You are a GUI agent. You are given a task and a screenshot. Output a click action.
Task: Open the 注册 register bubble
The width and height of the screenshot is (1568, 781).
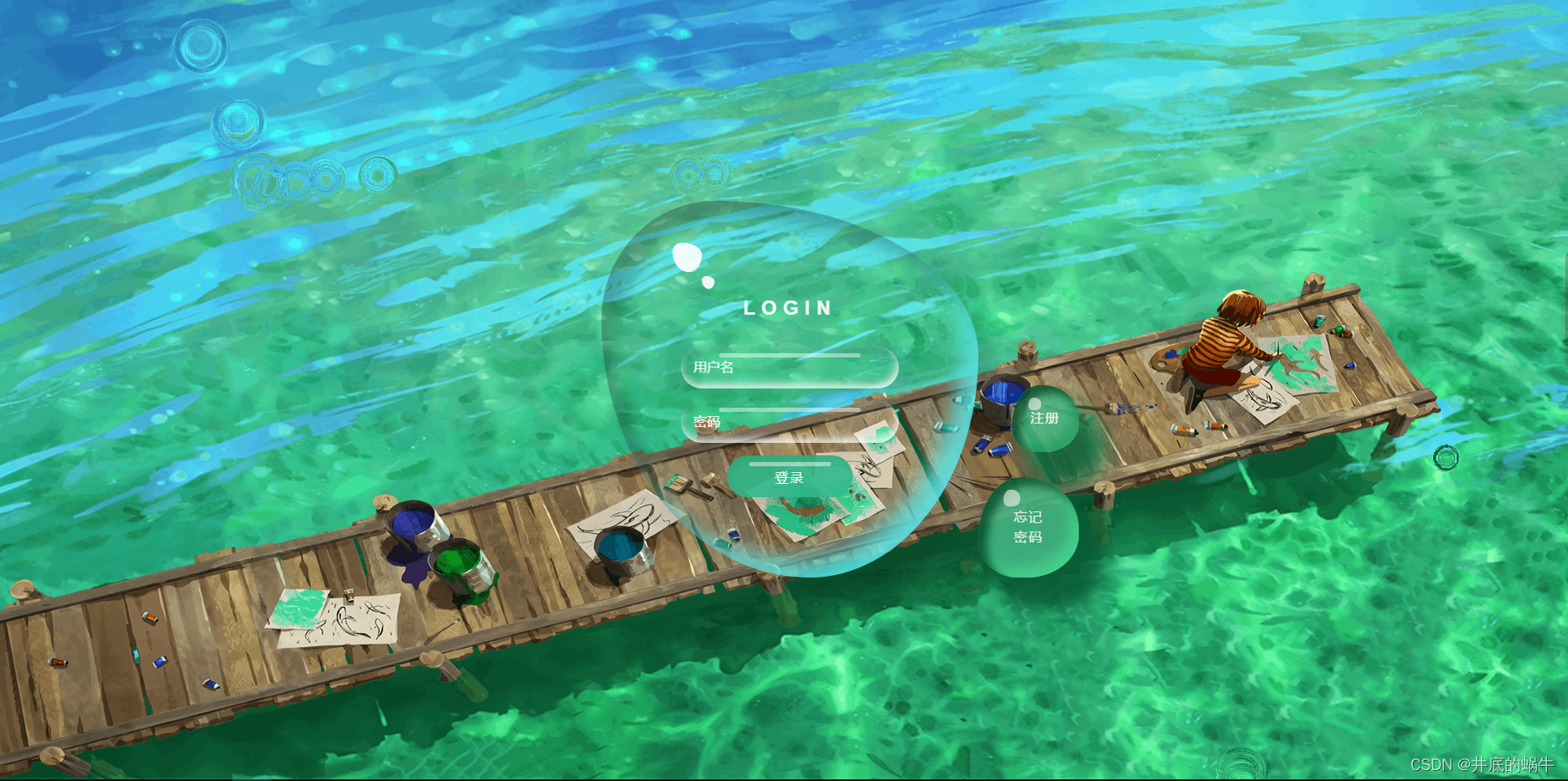click(1044, 419)
